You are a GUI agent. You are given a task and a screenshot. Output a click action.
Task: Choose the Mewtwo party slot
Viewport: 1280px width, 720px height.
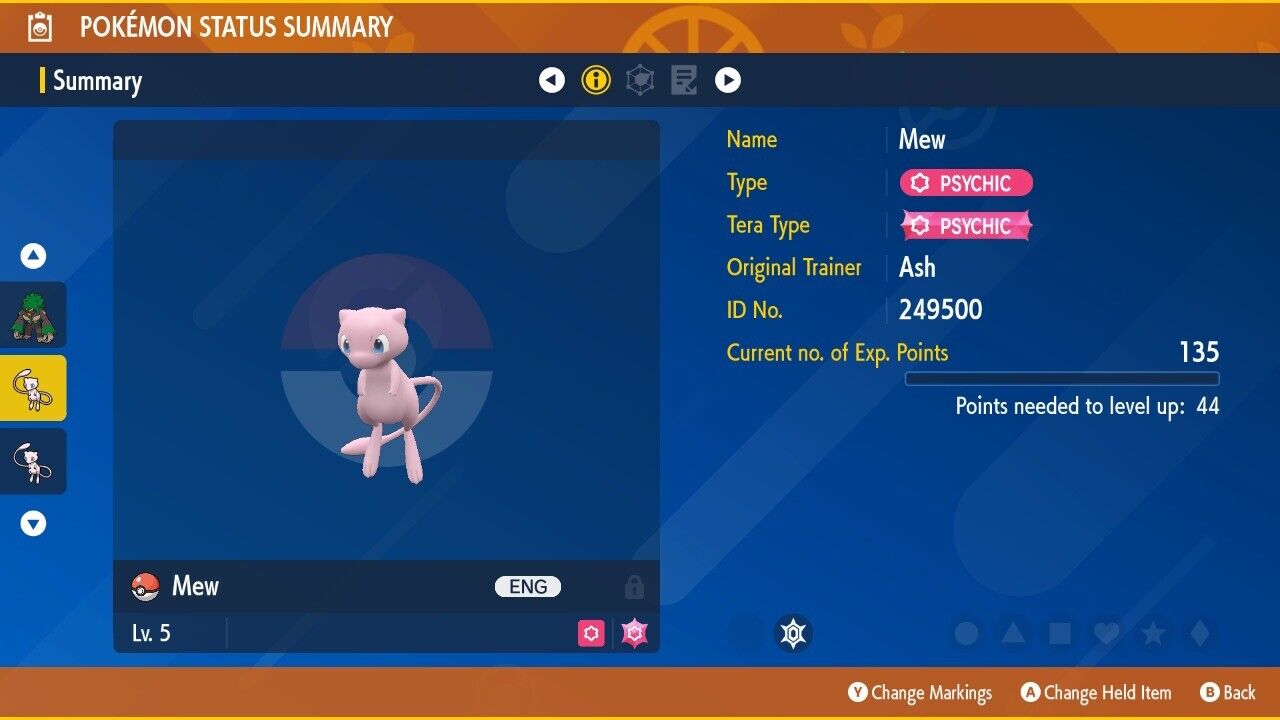click(x=34, y=461)
